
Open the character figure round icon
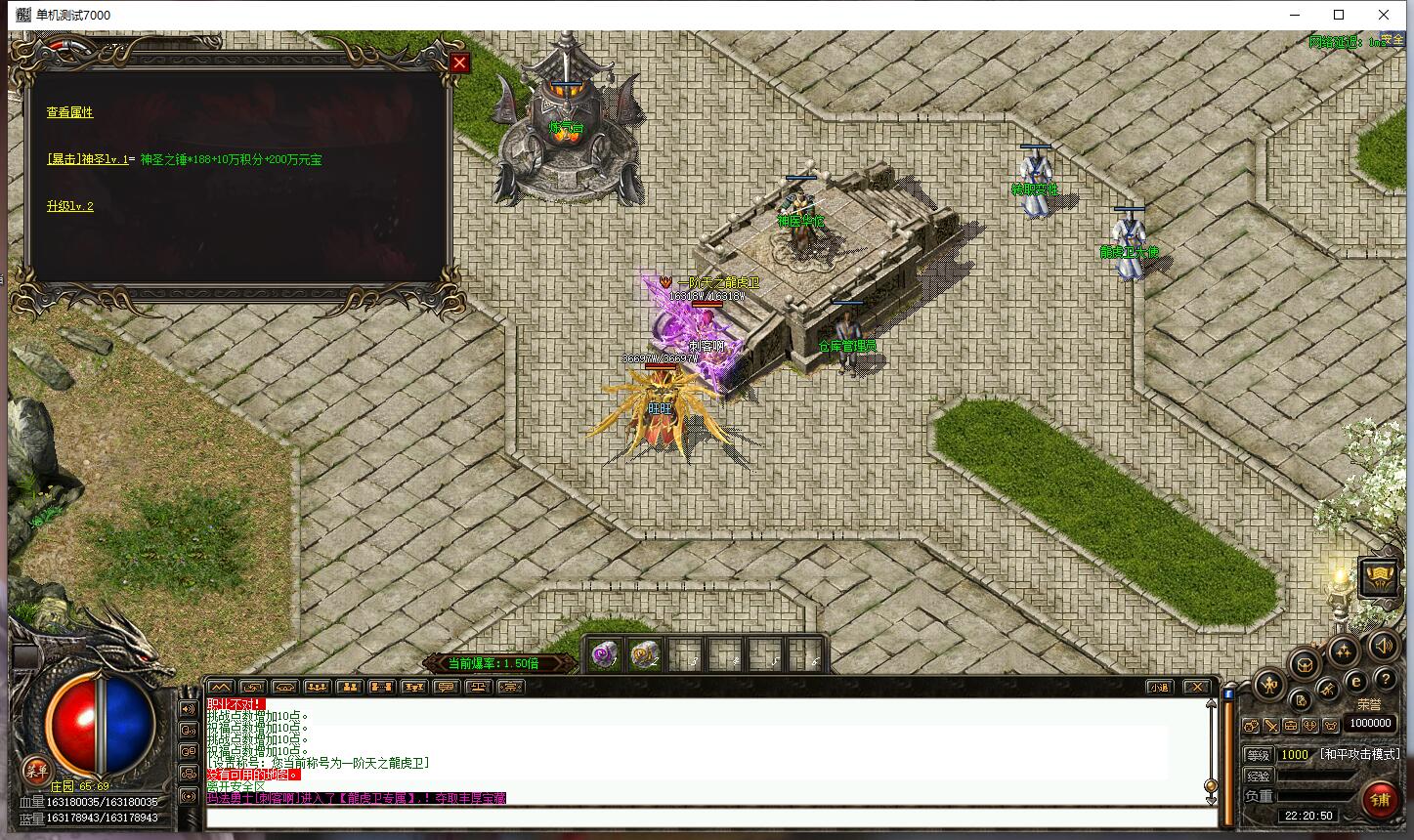(1268, 685)
